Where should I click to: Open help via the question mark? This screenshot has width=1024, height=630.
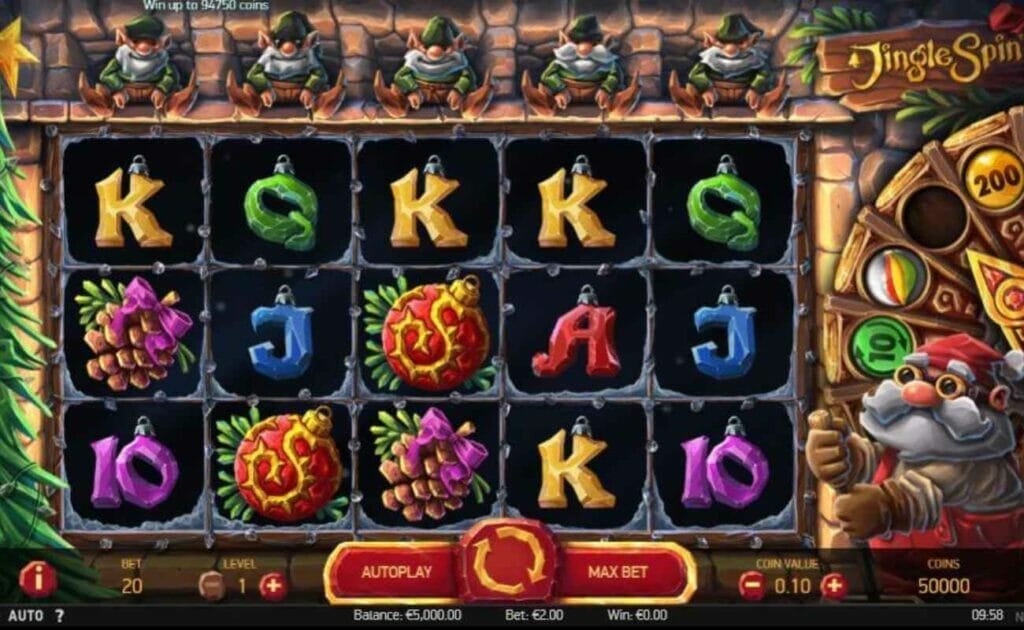point(59,616)
